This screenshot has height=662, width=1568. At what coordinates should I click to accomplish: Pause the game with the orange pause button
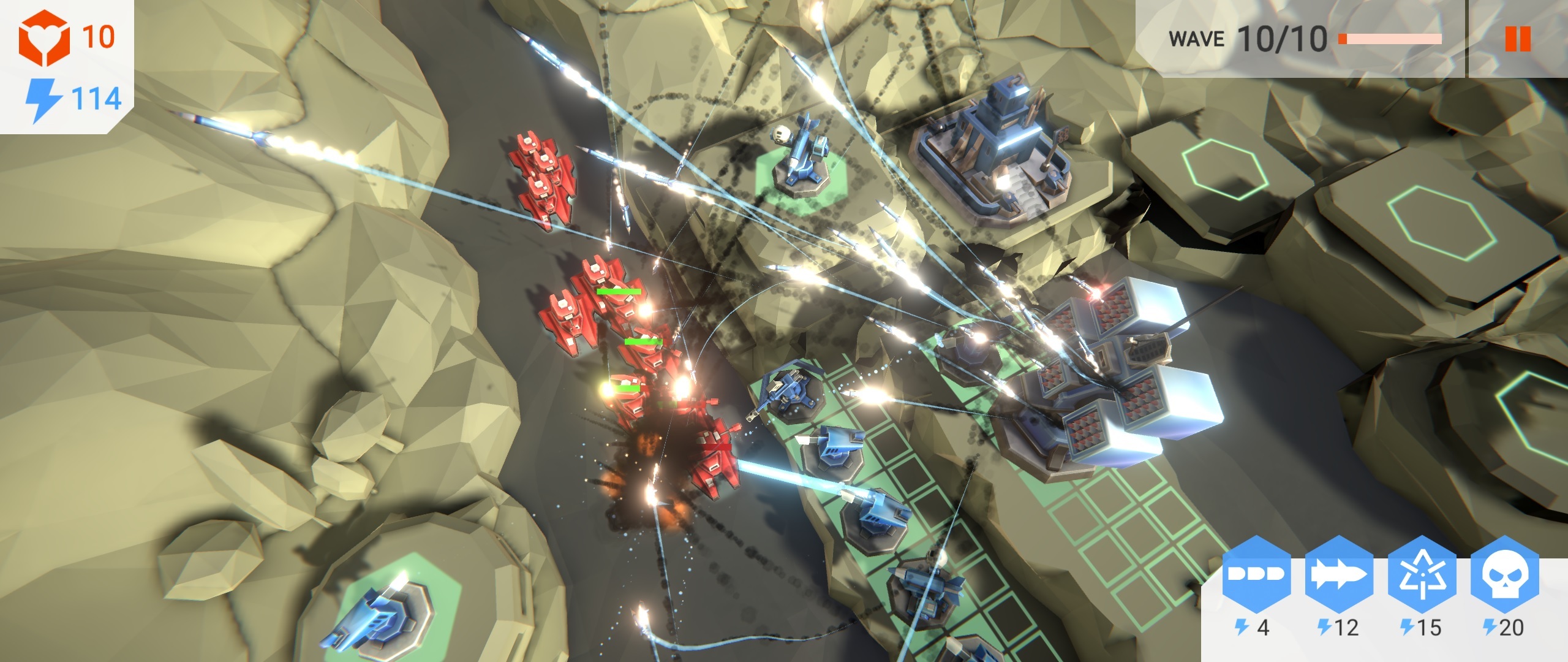pyautogui.click(x=1517, y=39)
